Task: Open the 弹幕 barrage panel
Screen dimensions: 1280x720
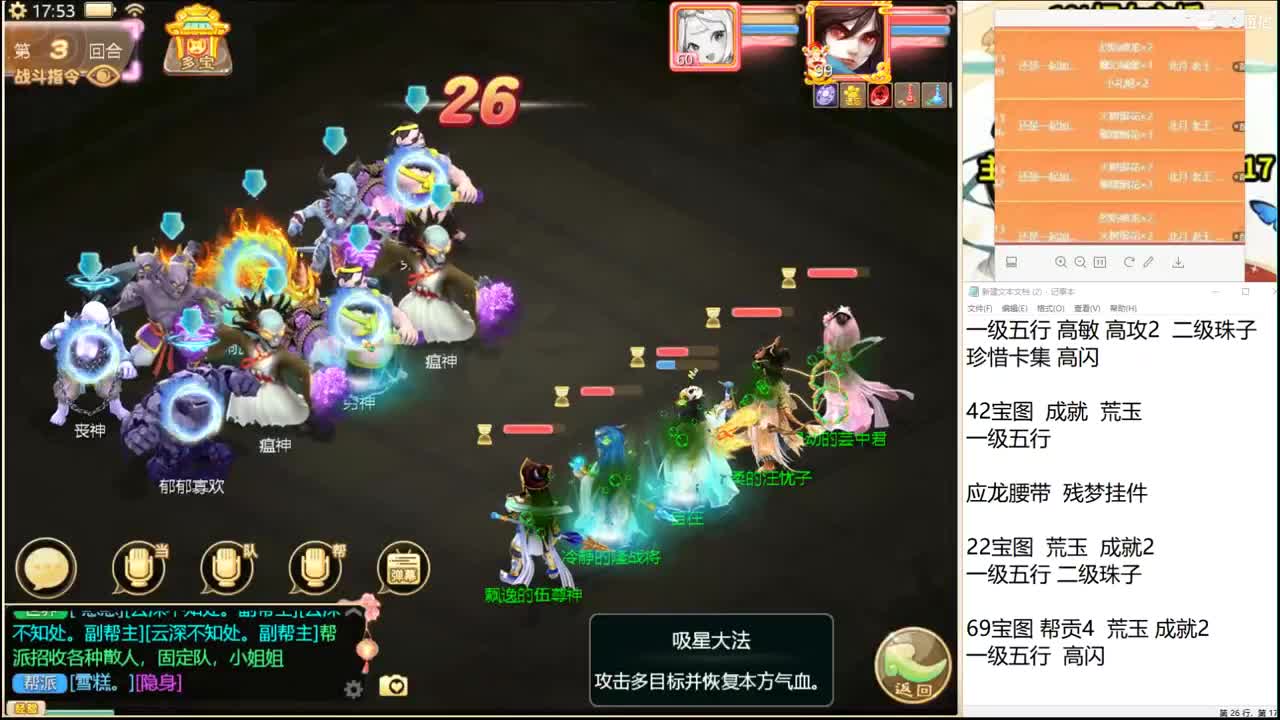Action: 400,565
